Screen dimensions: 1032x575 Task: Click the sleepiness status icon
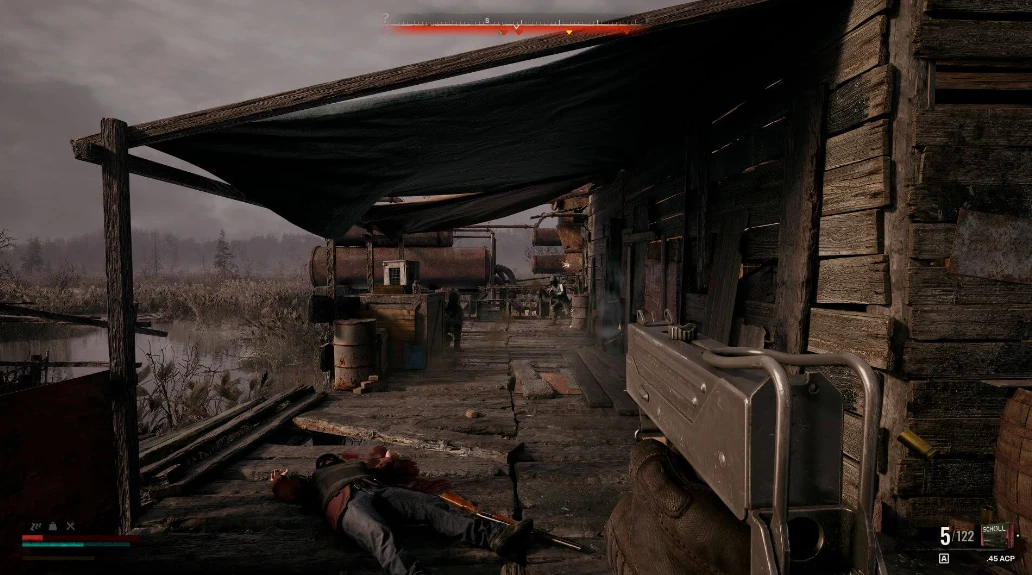click(37, 526)
